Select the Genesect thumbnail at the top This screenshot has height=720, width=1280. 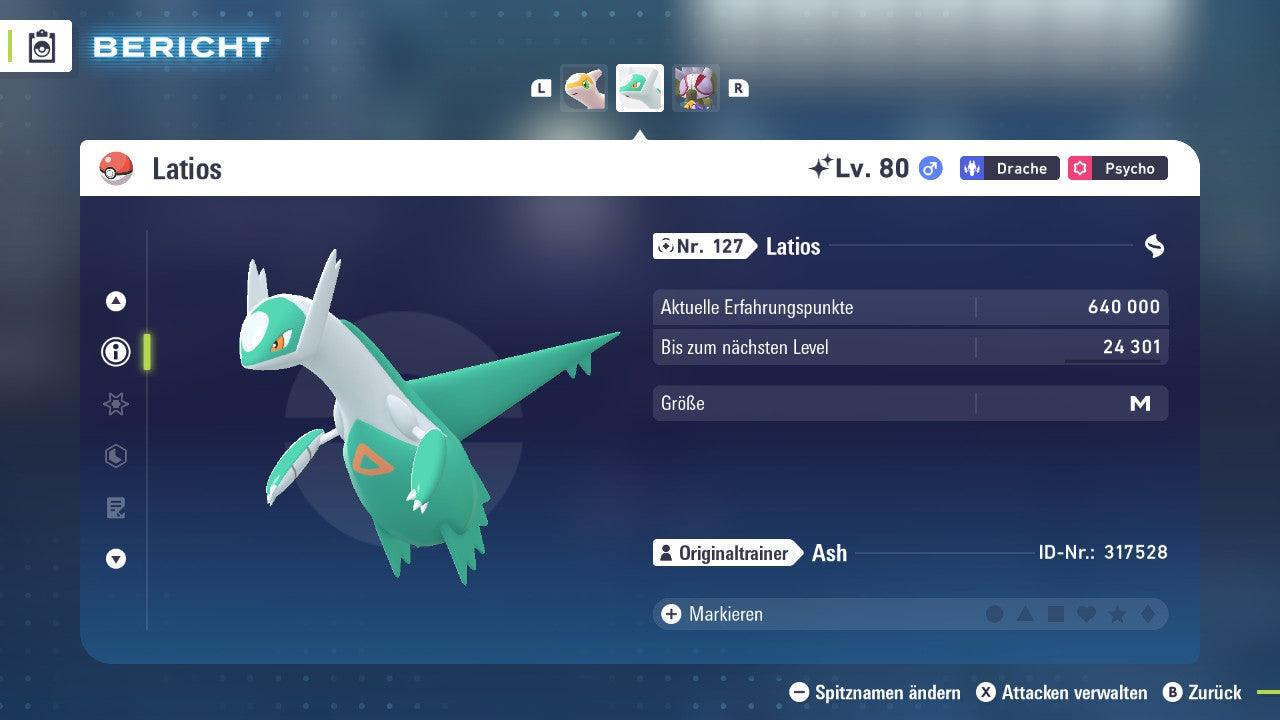pyautogui.click(x=696, y=88)
